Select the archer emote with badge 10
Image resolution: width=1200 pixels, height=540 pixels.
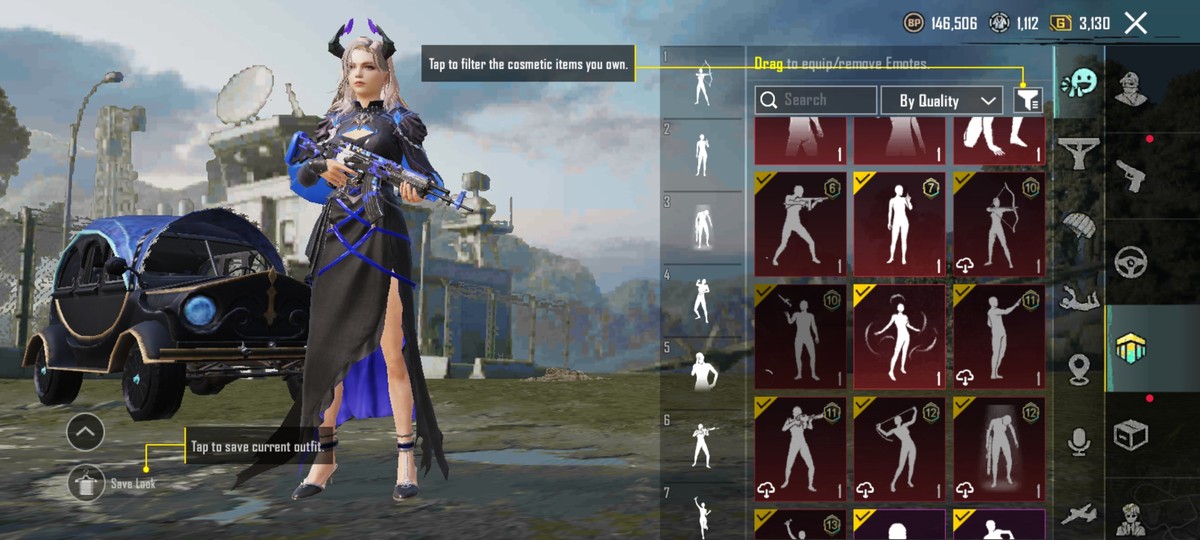pyautogui.click(x=999, y=223)
